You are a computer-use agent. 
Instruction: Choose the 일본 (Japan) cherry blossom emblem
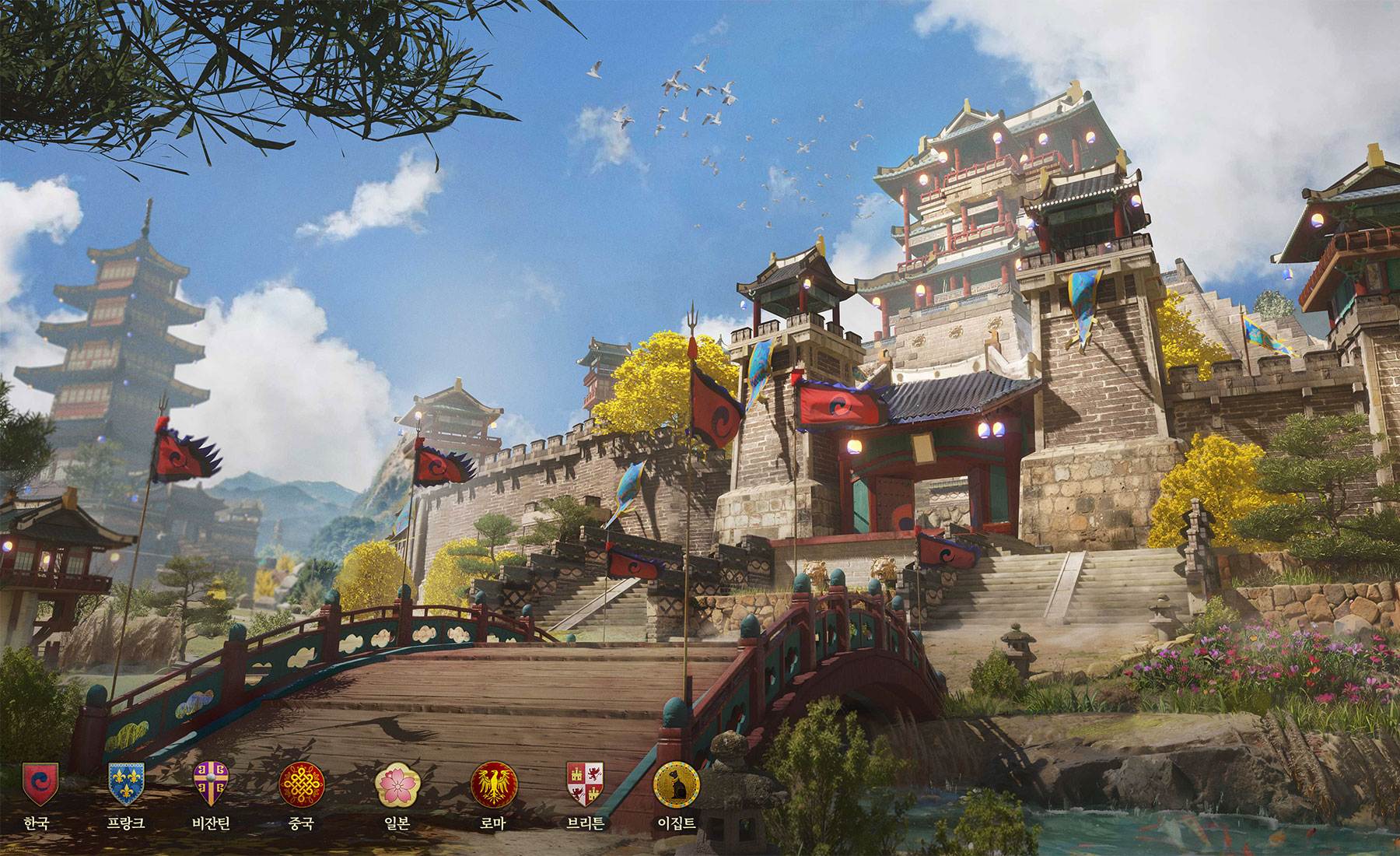pyautogui.click(x=397, y=784)
